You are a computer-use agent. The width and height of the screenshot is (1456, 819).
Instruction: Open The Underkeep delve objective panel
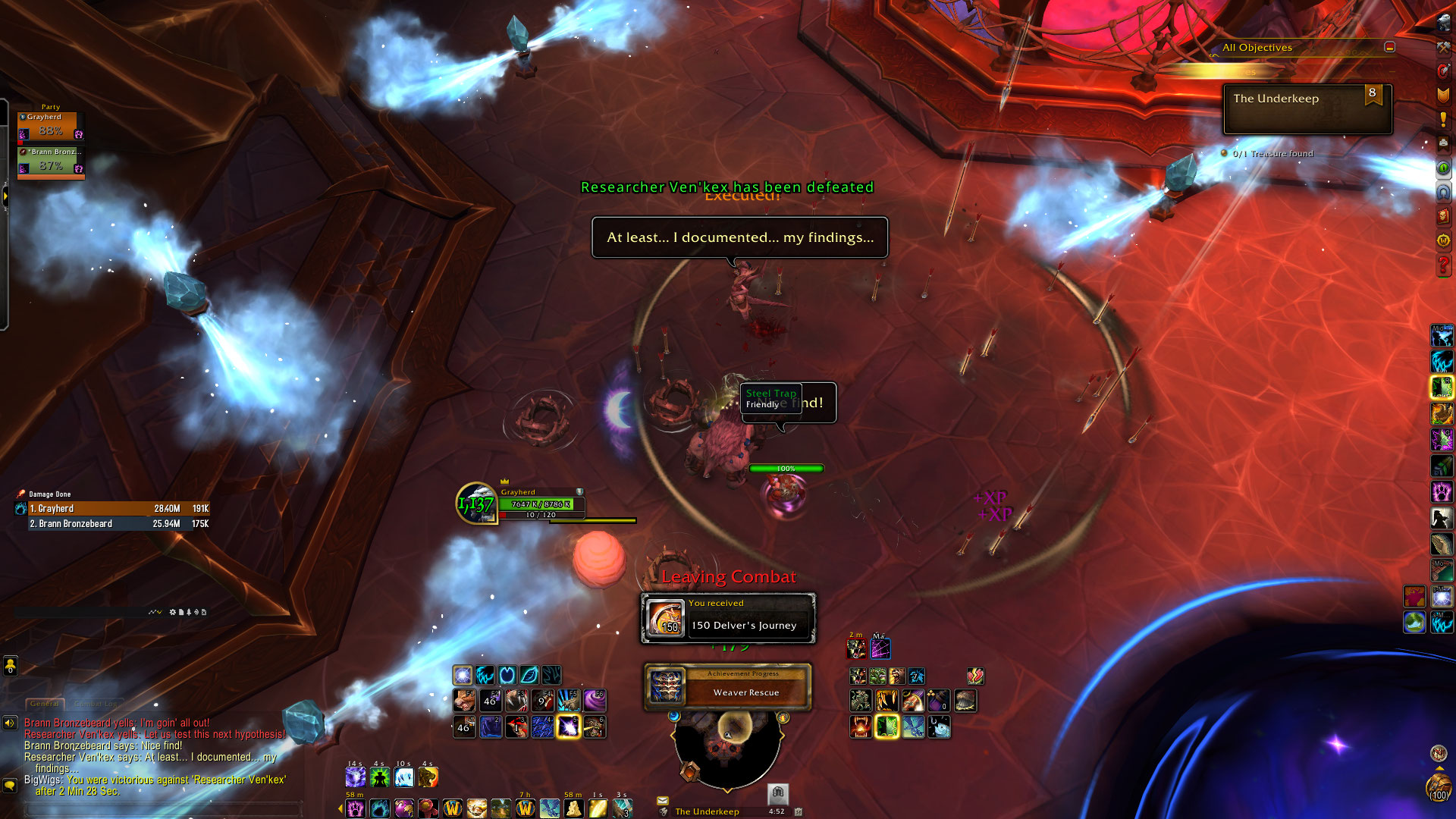[x=1307, y=108]
